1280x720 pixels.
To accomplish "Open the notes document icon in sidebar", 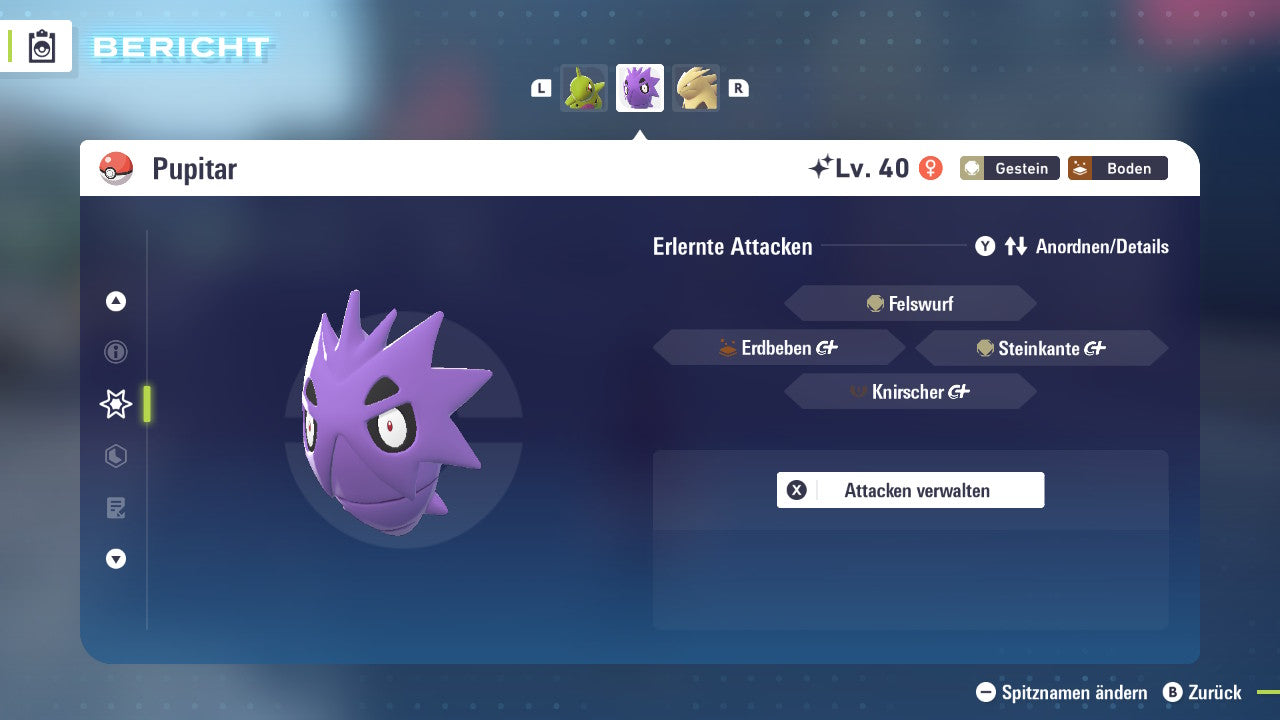I will [116, 508].
